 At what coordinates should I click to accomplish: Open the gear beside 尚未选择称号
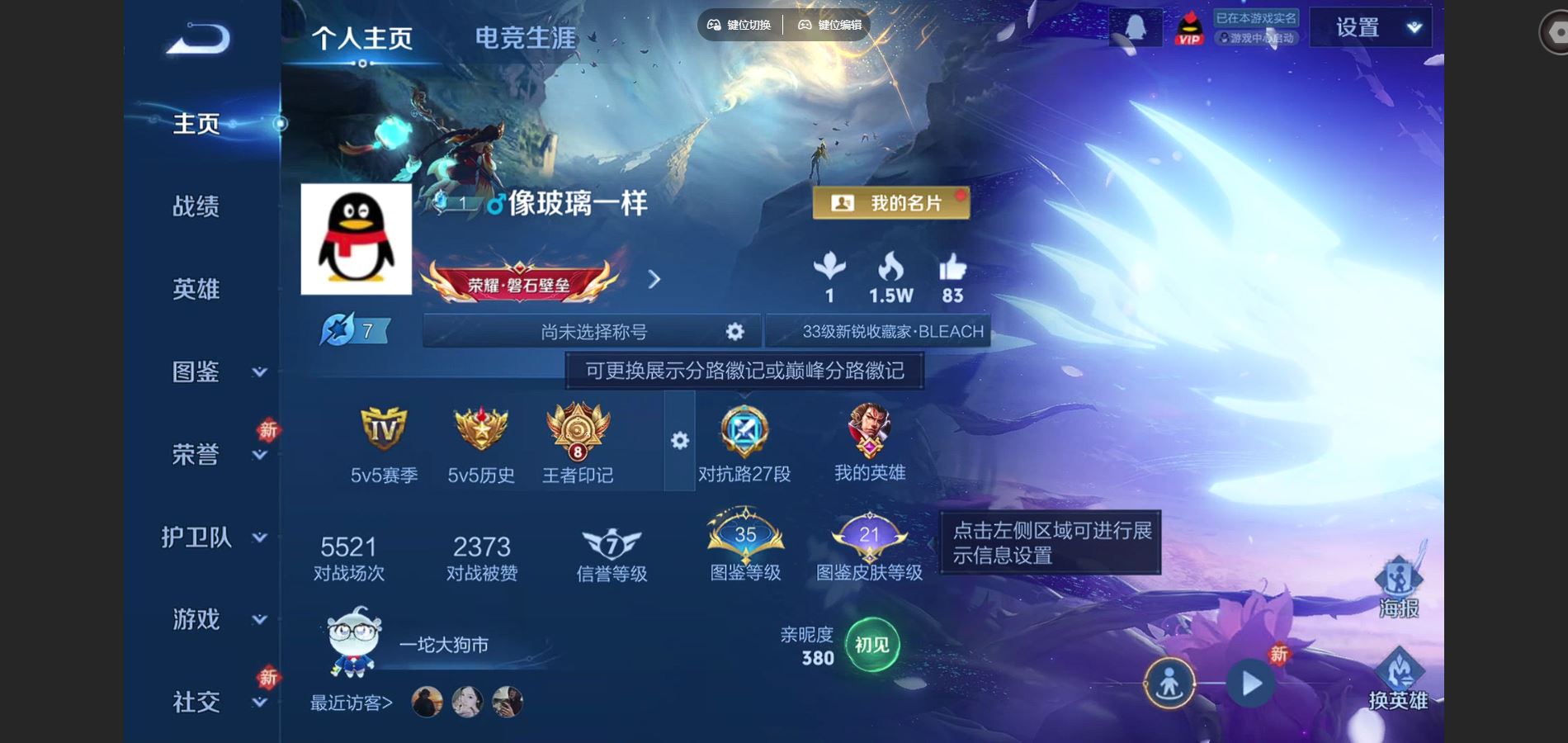pos(733,330)
